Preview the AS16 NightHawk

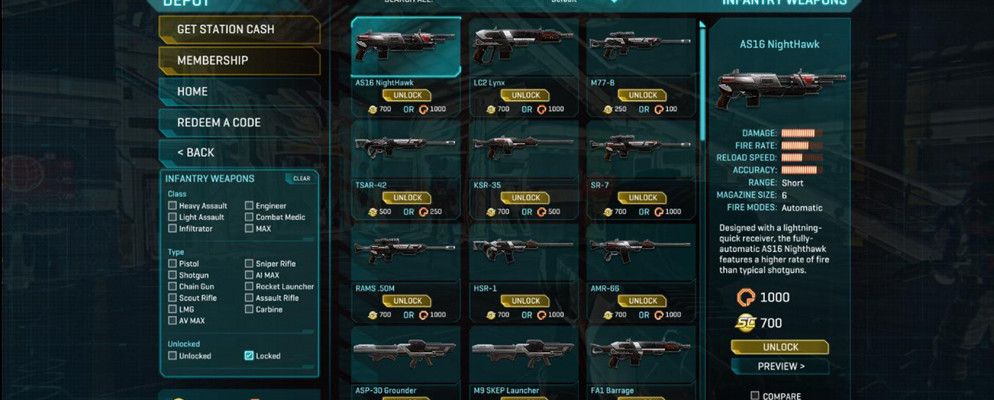(779, 366)
